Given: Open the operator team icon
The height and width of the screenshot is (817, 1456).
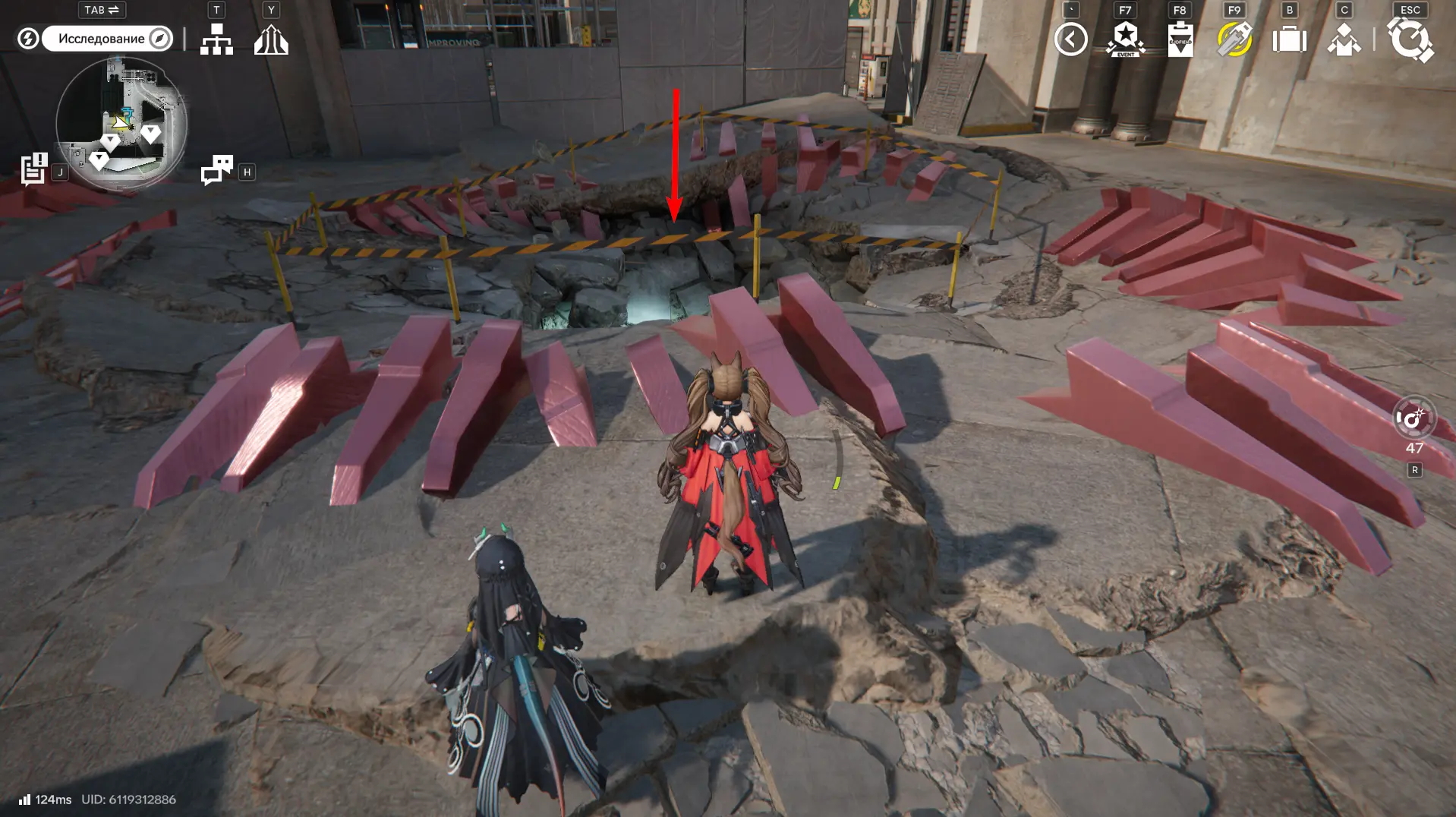Looking at the screenshot, I should click(x=1344, y=39).
